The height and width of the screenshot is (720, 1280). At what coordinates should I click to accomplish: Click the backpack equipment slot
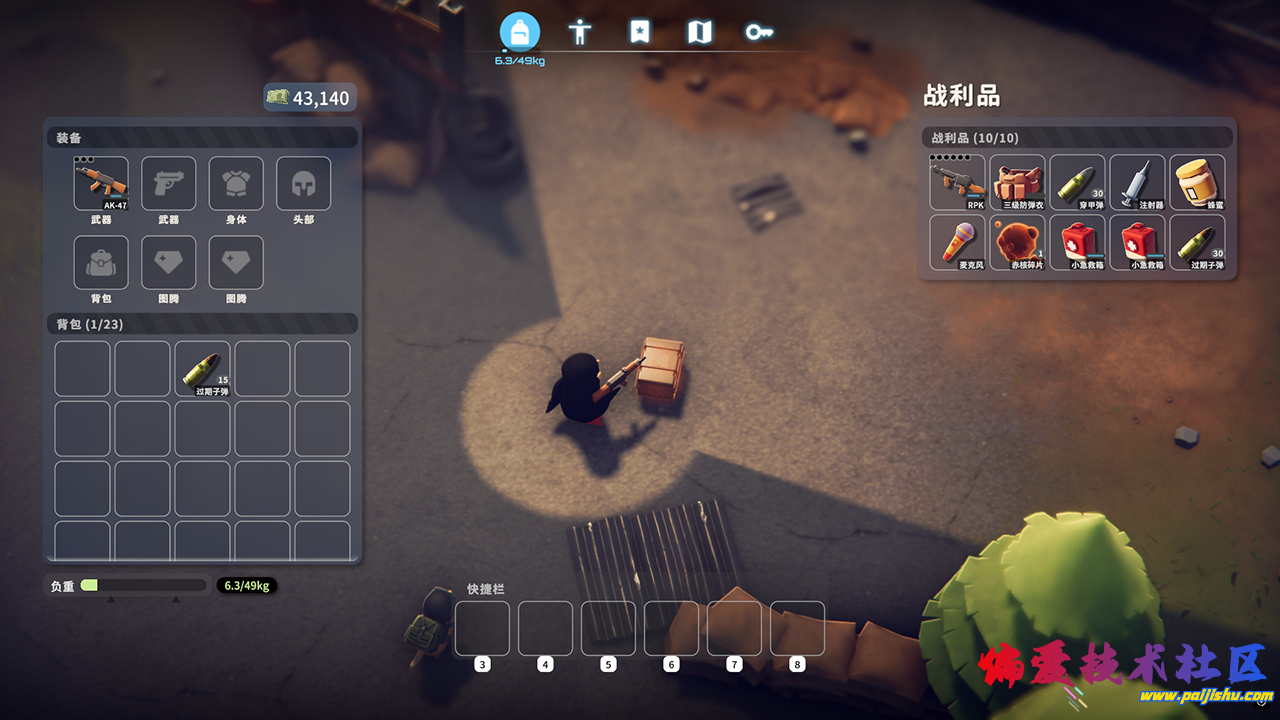pos(101,262)
